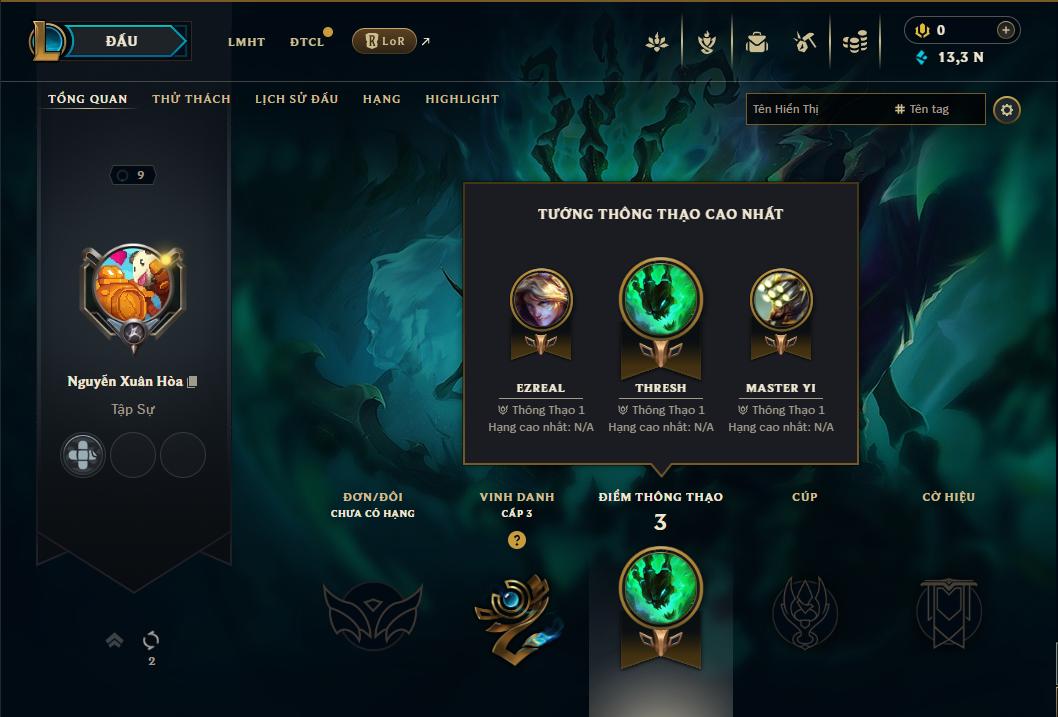The image size is (1058, 717).
Task: Open the ĐƠN/ĐÔI ranked emblem
Action: tap(372, 614)
